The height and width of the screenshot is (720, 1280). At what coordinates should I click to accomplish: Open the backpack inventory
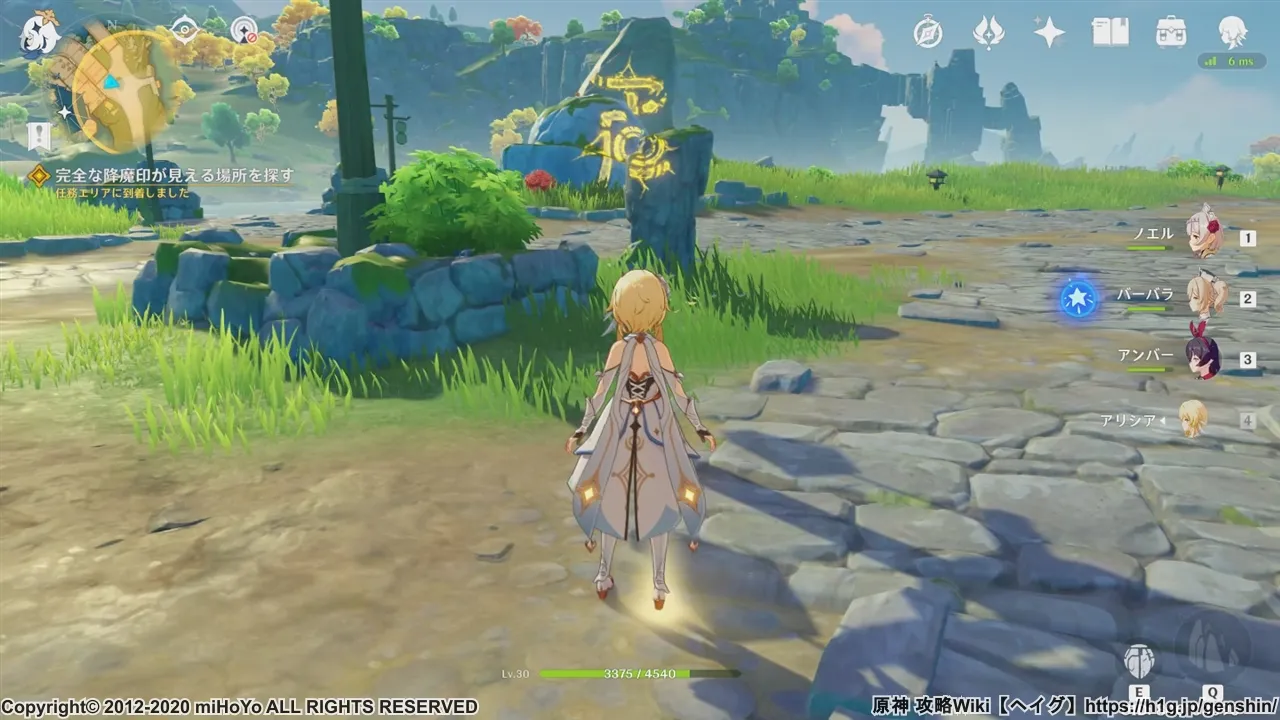coord(1171,33)
